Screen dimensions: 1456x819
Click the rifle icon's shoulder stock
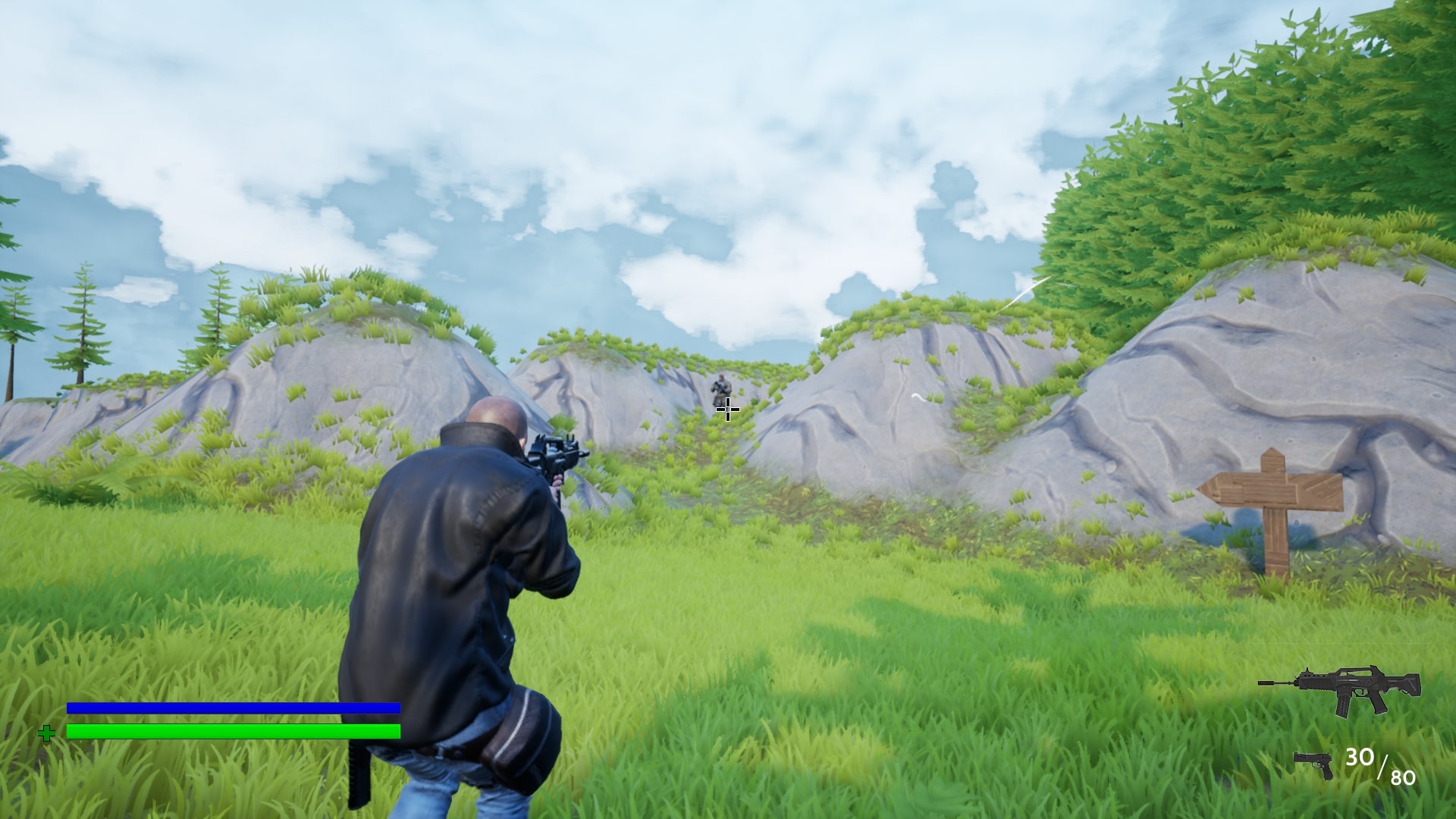tap(1412, 684)
